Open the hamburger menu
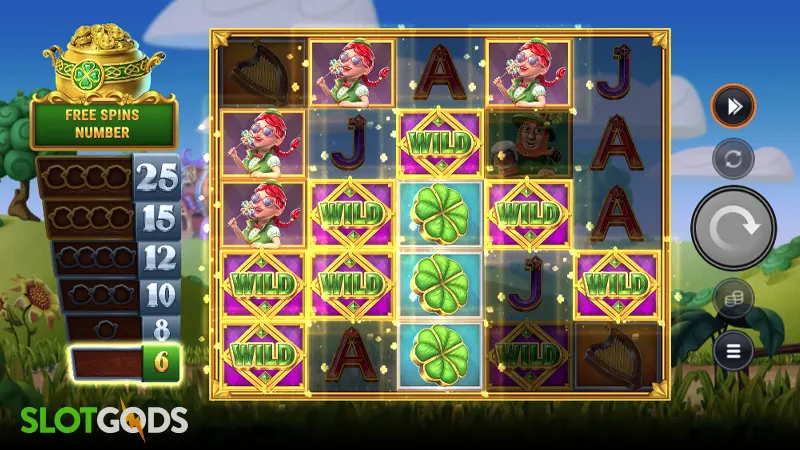 (733, 351)
